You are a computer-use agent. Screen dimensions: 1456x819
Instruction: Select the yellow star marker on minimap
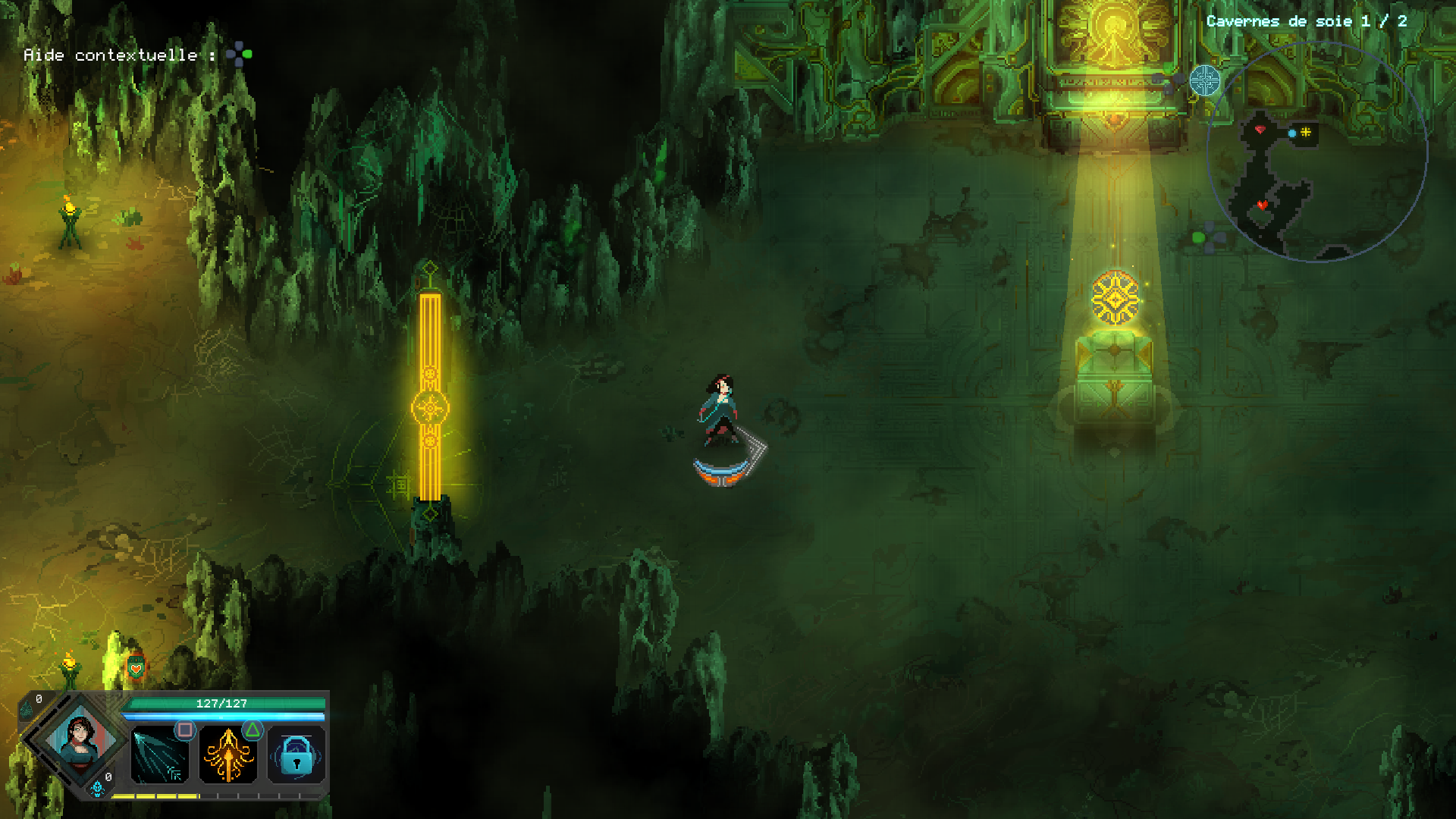[x=1306, y=133]
